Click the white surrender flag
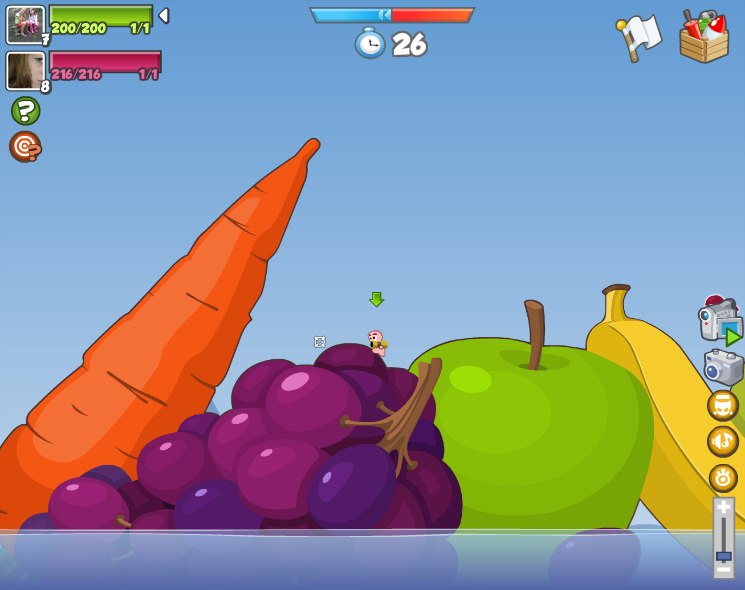Viewport: 745px width, 590px height. coord(639,37)
